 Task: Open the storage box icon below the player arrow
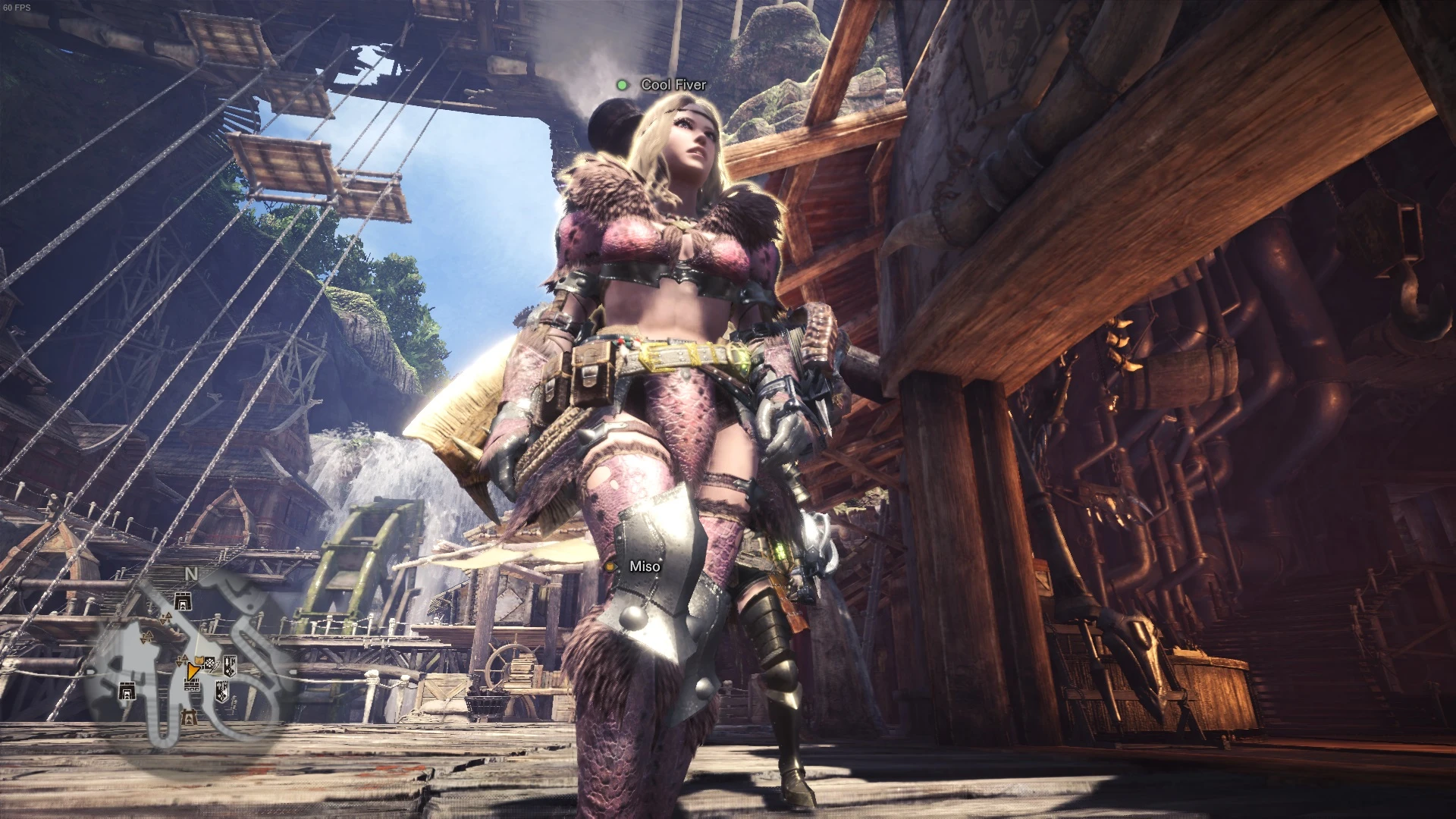click(x=190, y=684)
